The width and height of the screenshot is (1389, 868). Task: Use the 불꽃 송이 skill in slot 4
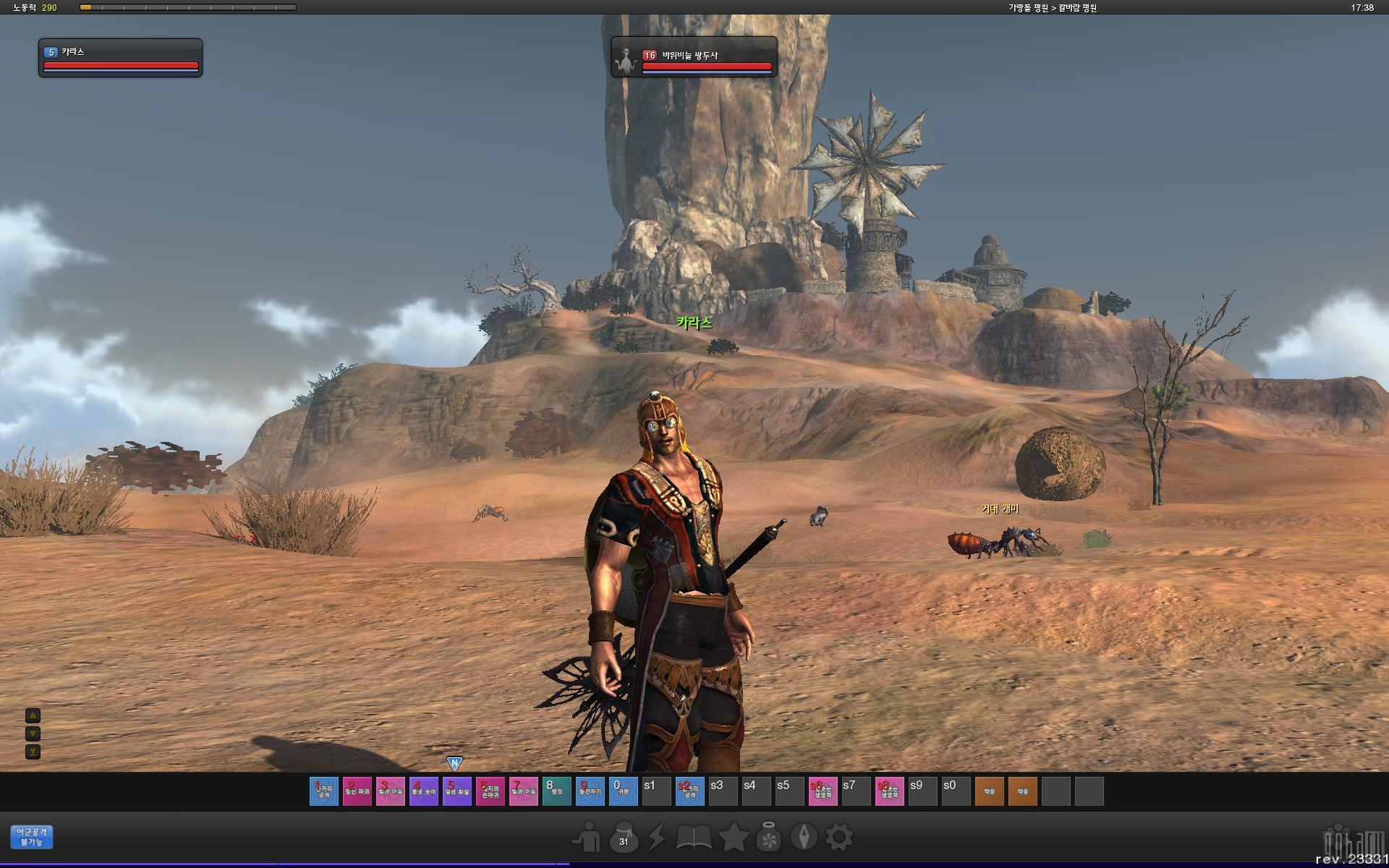point(423,791)
